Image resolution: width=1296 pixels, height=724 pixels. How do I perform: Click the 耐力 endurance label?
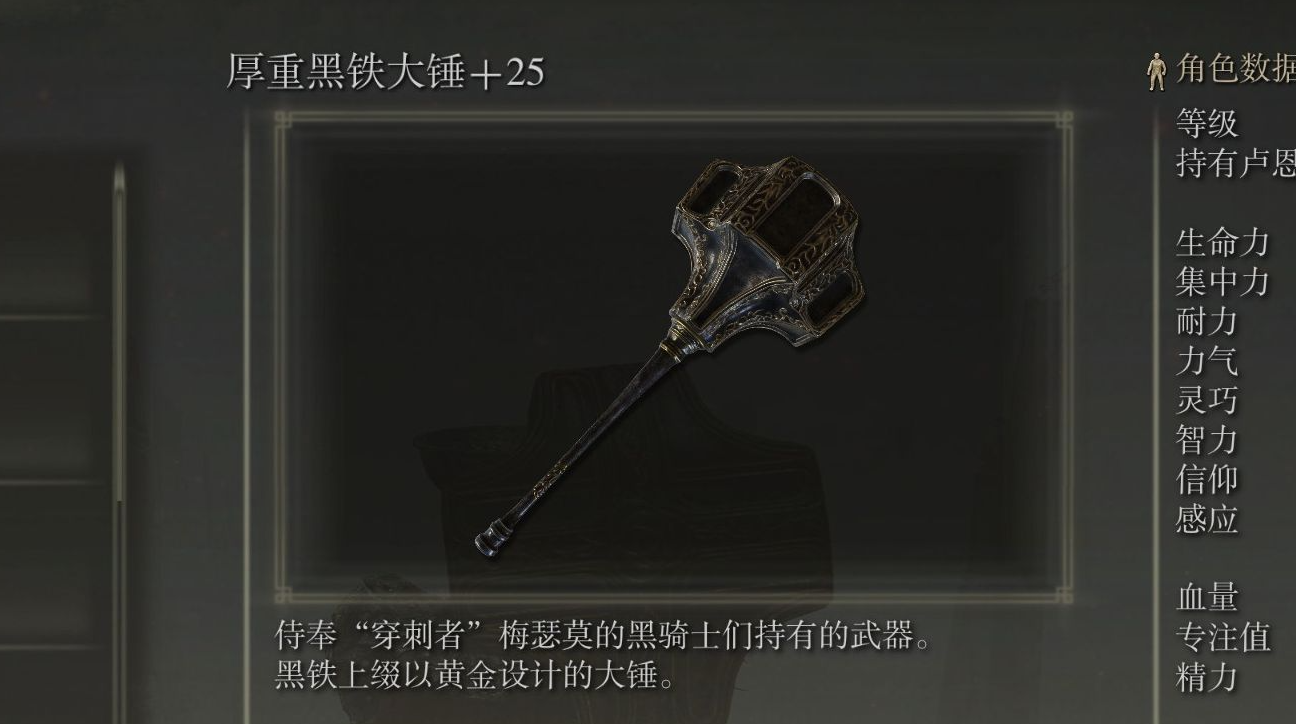pos(1207,320)
